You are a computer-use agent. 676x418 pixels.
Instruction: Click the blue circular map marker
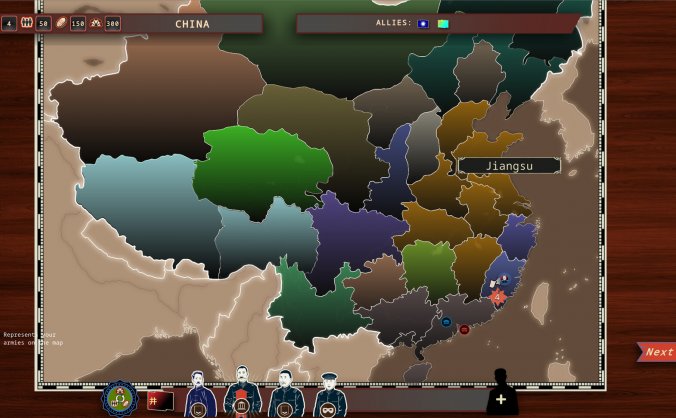(446, 322)
